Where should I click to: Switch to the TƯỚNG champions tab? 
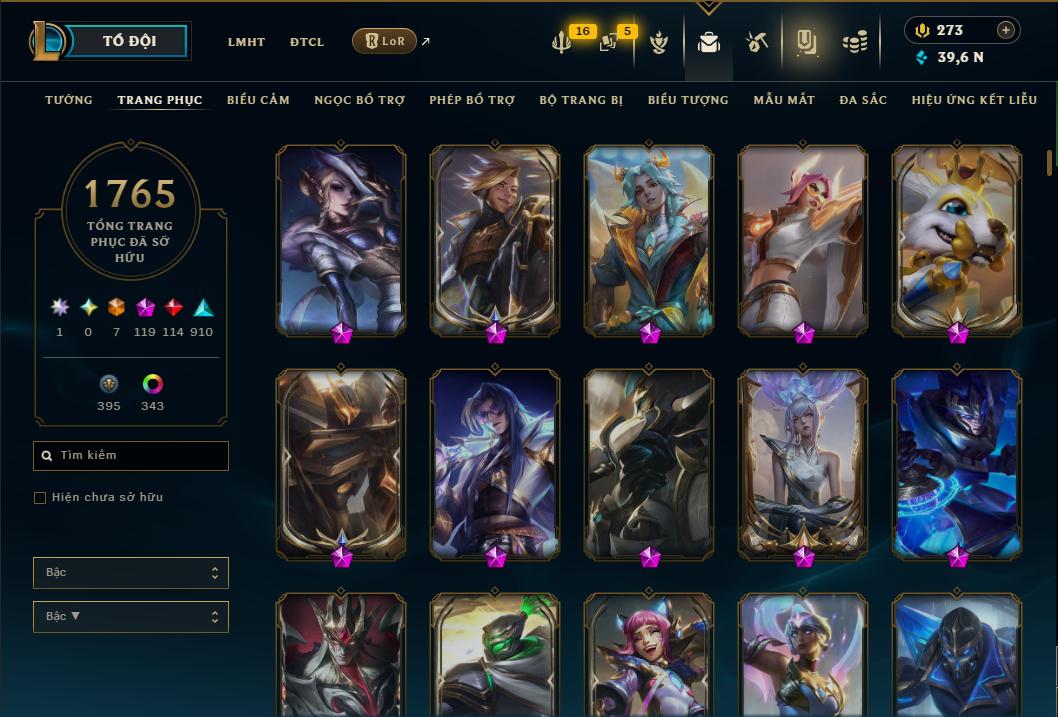(x=69, y=100)
